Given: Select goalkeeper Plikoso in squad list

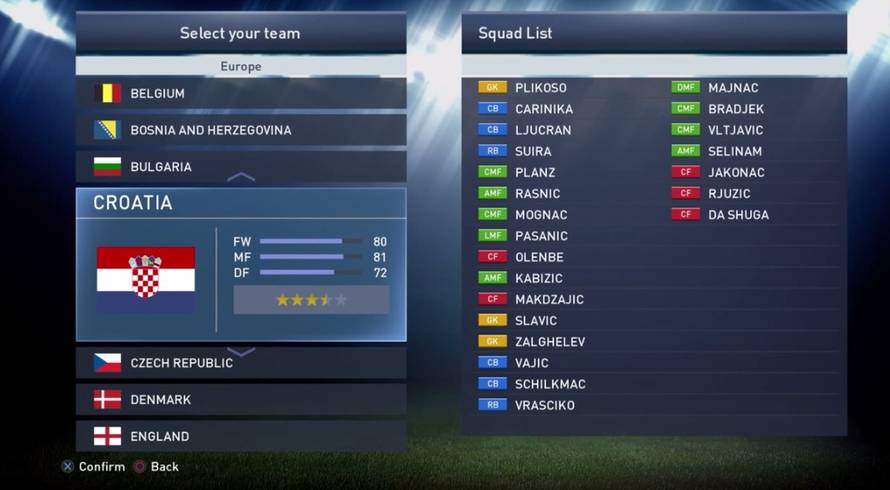Looking at the screenshot, I should coord(540,88).
